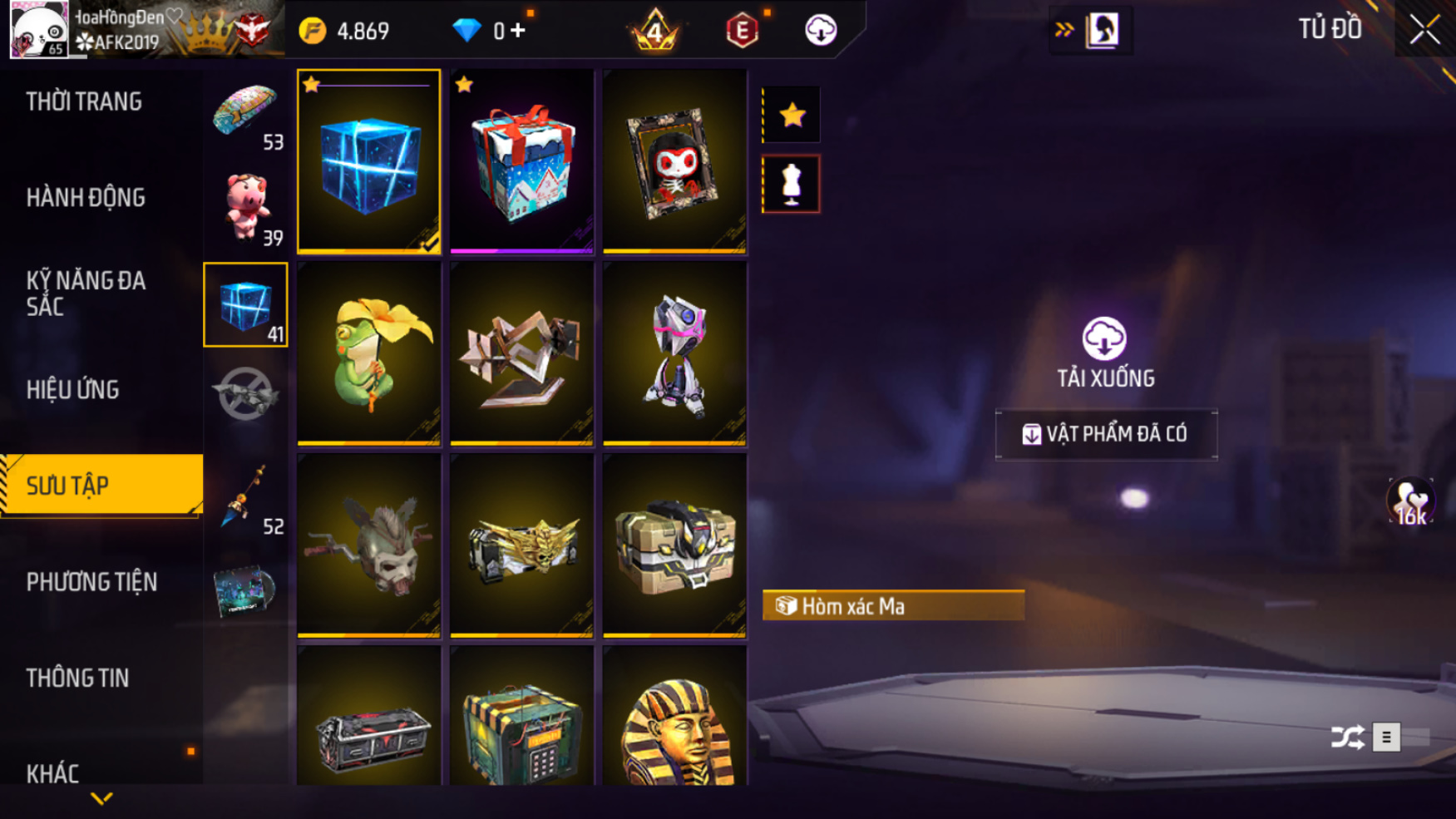The image size is (1456, 819).
Task: Click the mannequin filter icon
Action: click(792, 184)
